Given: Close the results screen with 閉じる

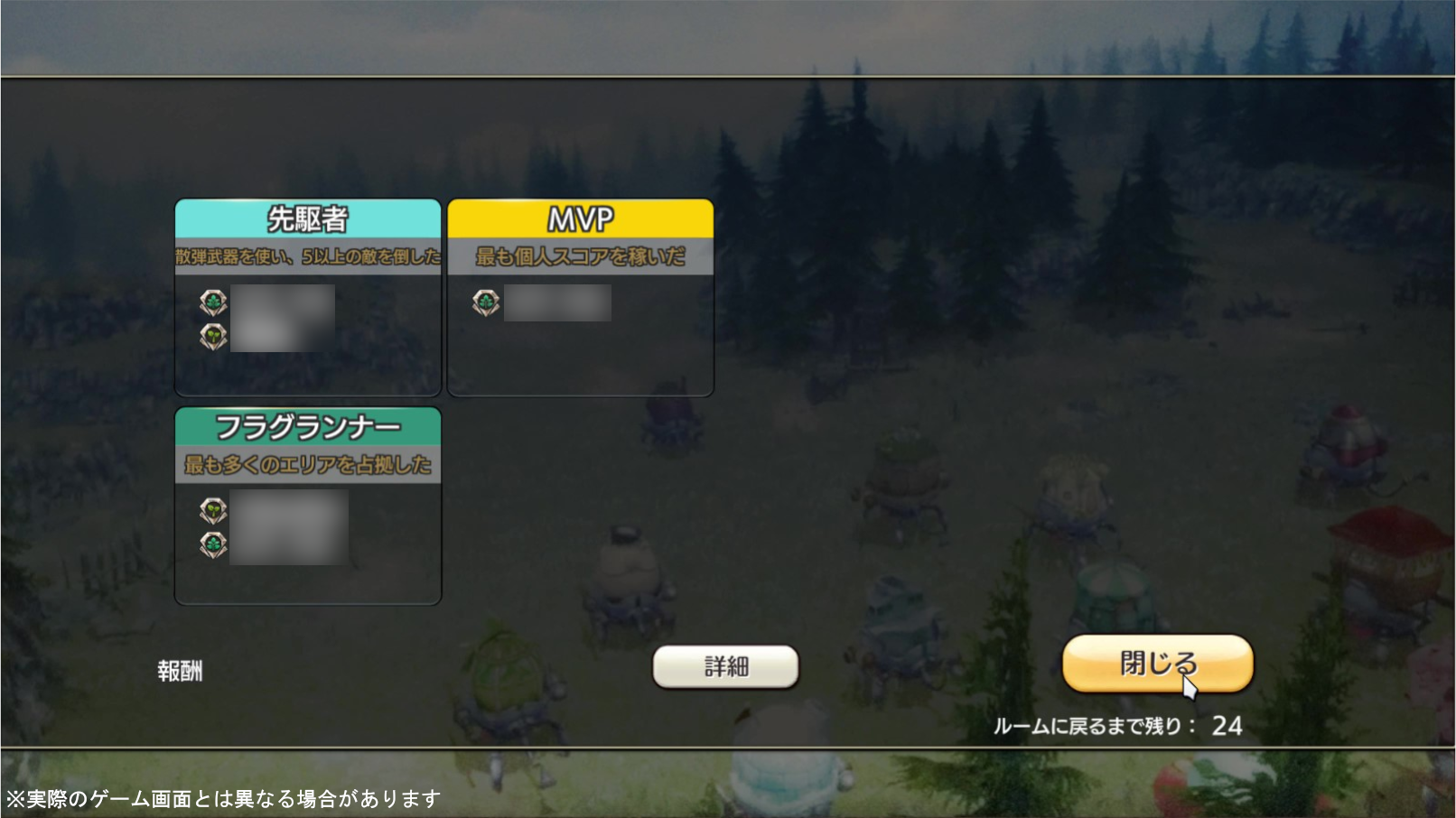Looking at the screenshot, I should click(x=1157, y=664).
